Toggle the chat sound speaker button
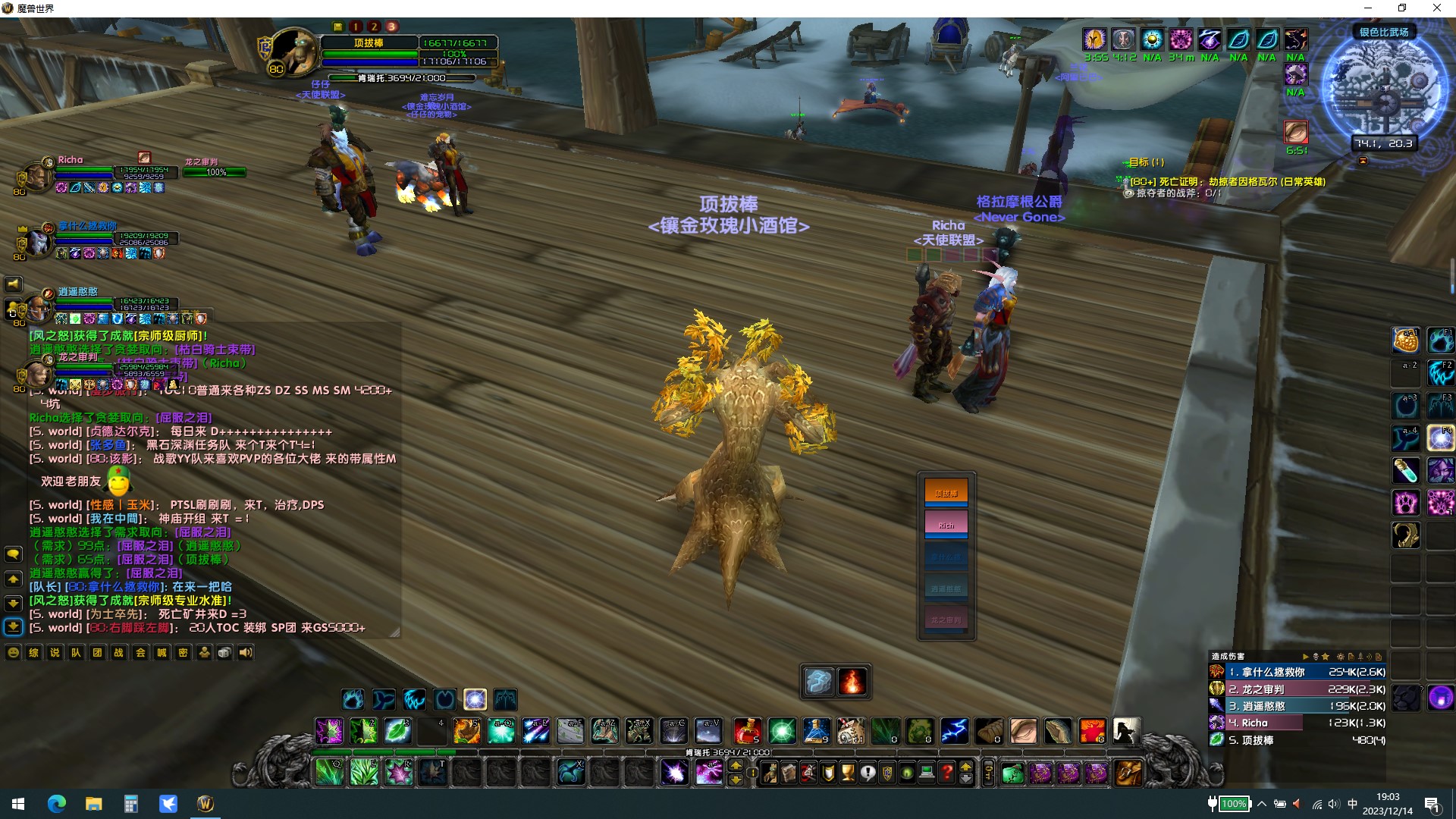Viewport: 1456px width, 819px height. pos(246,653)
